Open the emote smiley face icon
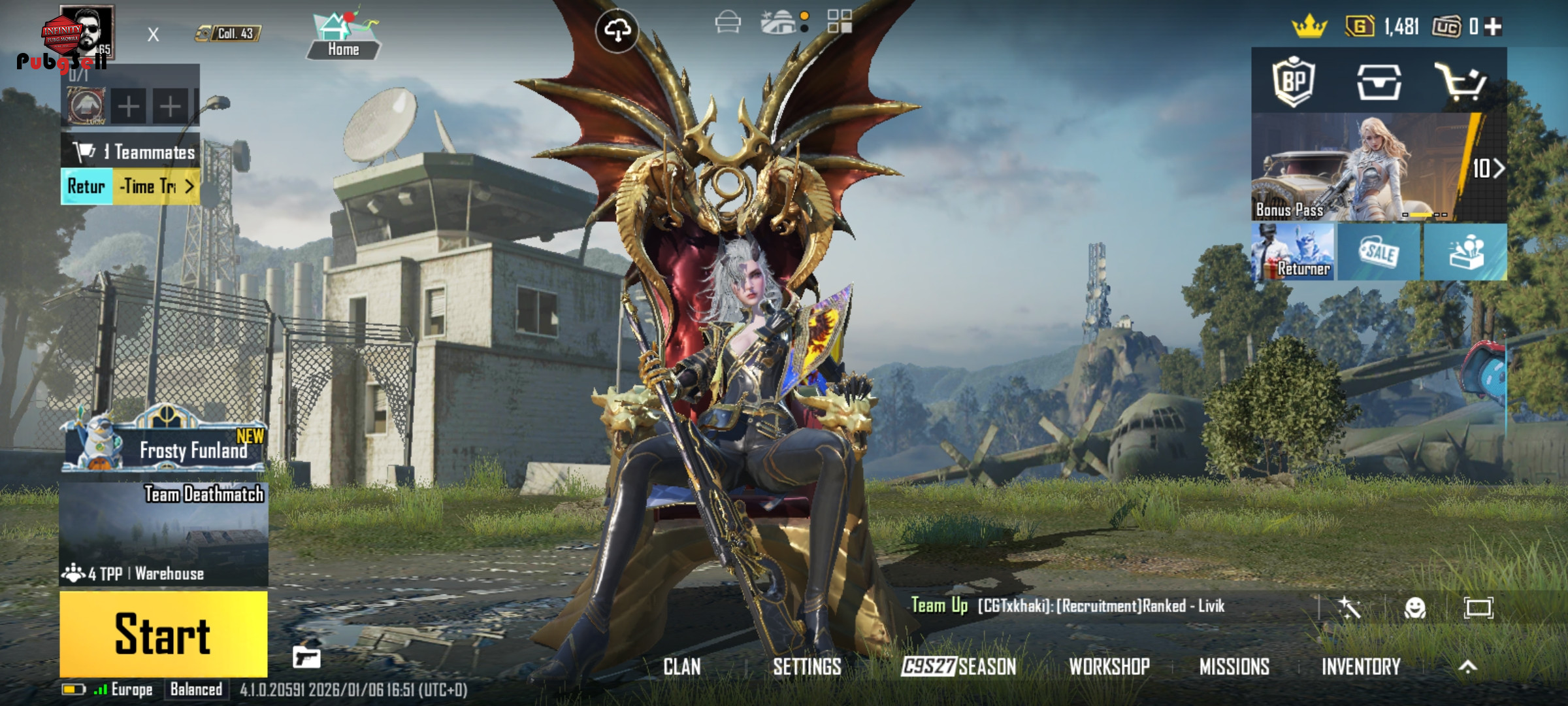 point(1414,608)
